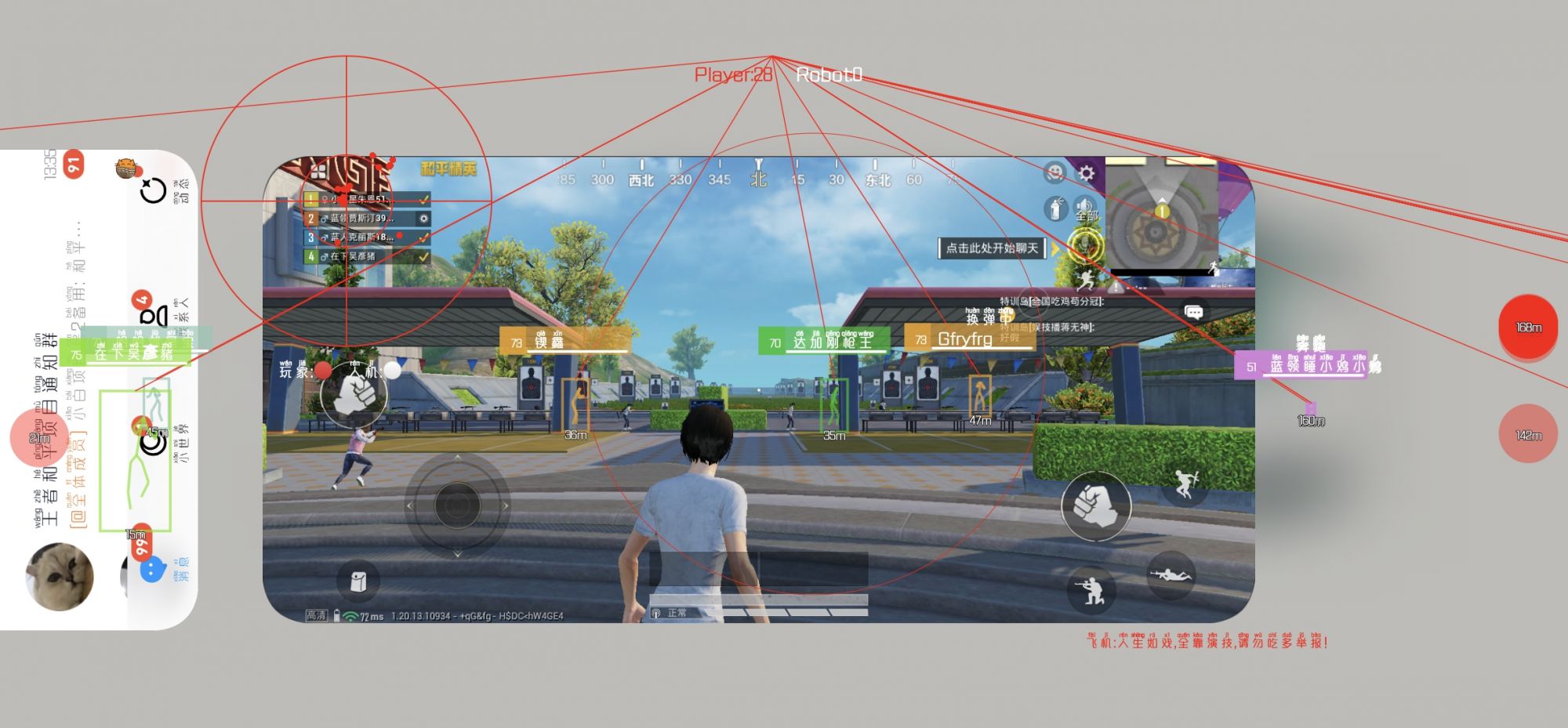The height and width of the screenshot is (728, 1568).
Task: Tap the spray paint can icon
Action: (x=1055, y=208)
